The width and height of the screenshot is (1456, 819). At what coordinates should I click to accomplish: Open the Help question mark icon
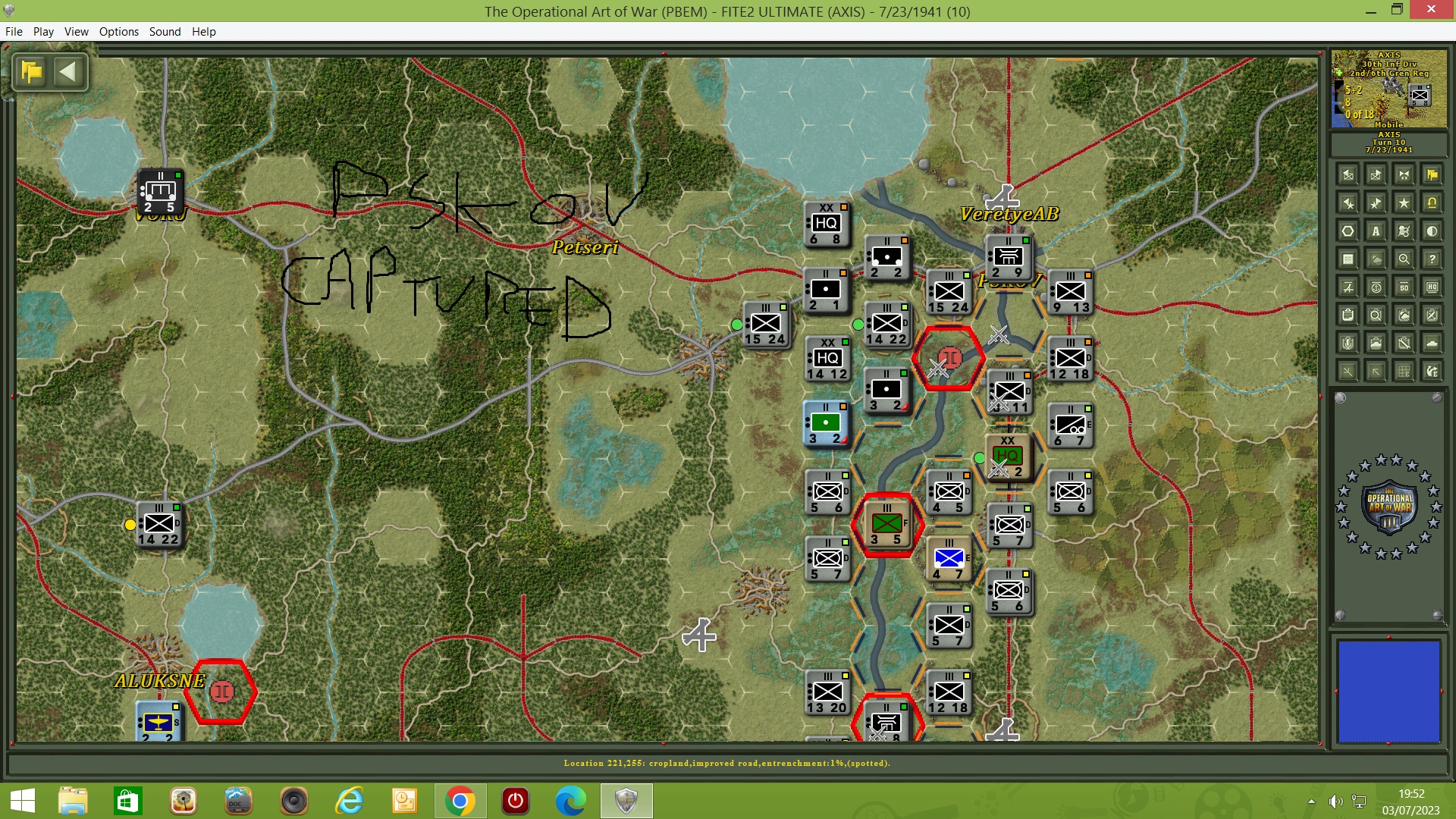pyautogui.click(x=1432, y=259)
